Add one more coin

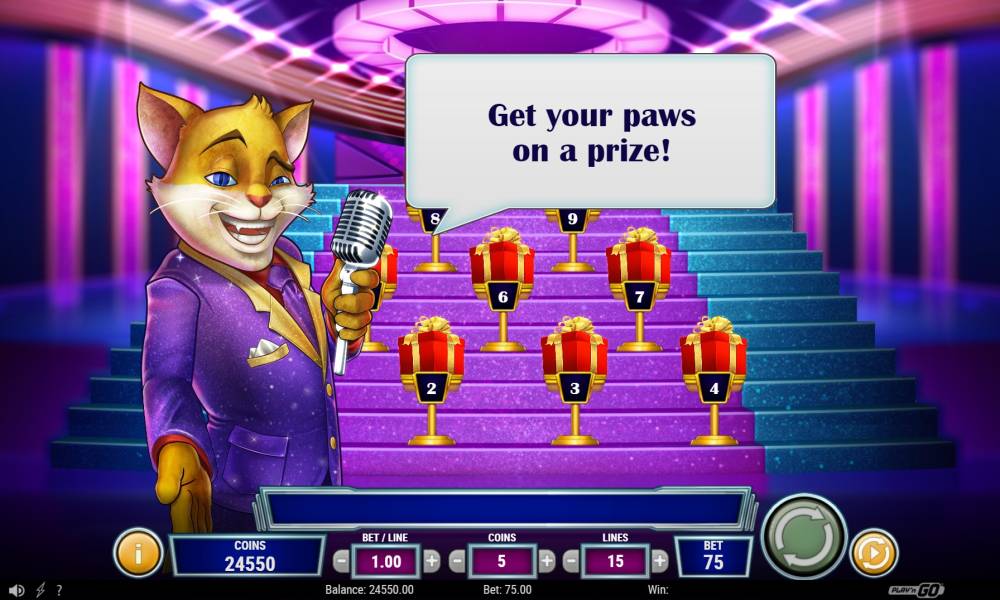click(547, 561)
